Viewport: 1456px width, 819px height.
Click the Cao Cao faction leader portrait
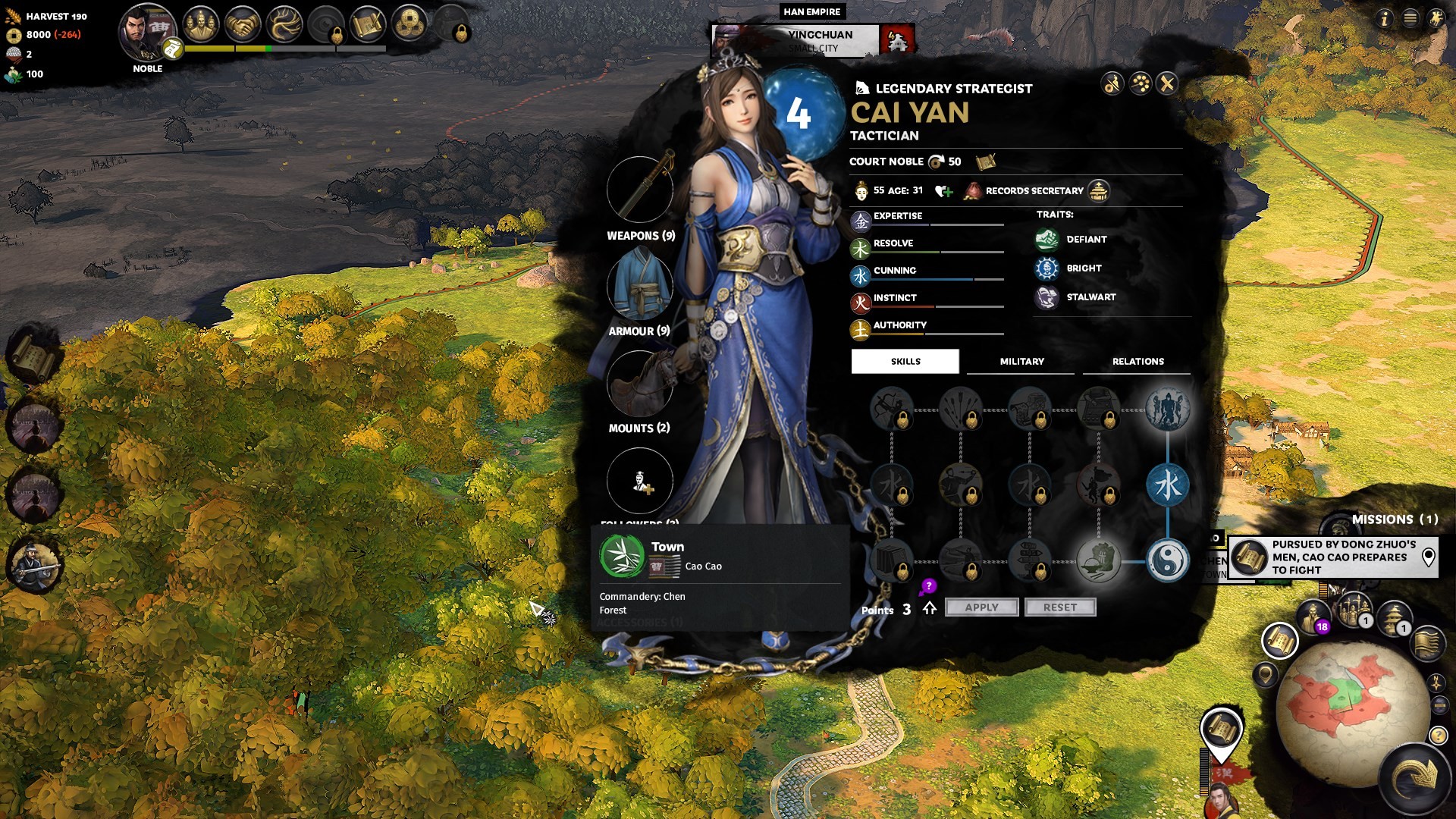tap(147, 32)
